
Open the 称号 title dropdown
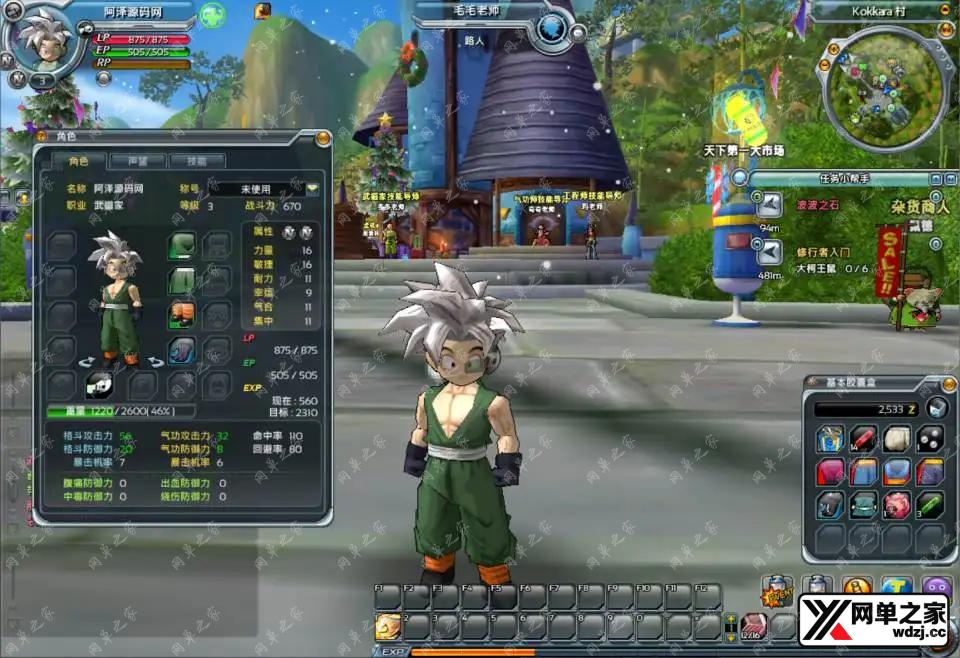pos(313,188)
